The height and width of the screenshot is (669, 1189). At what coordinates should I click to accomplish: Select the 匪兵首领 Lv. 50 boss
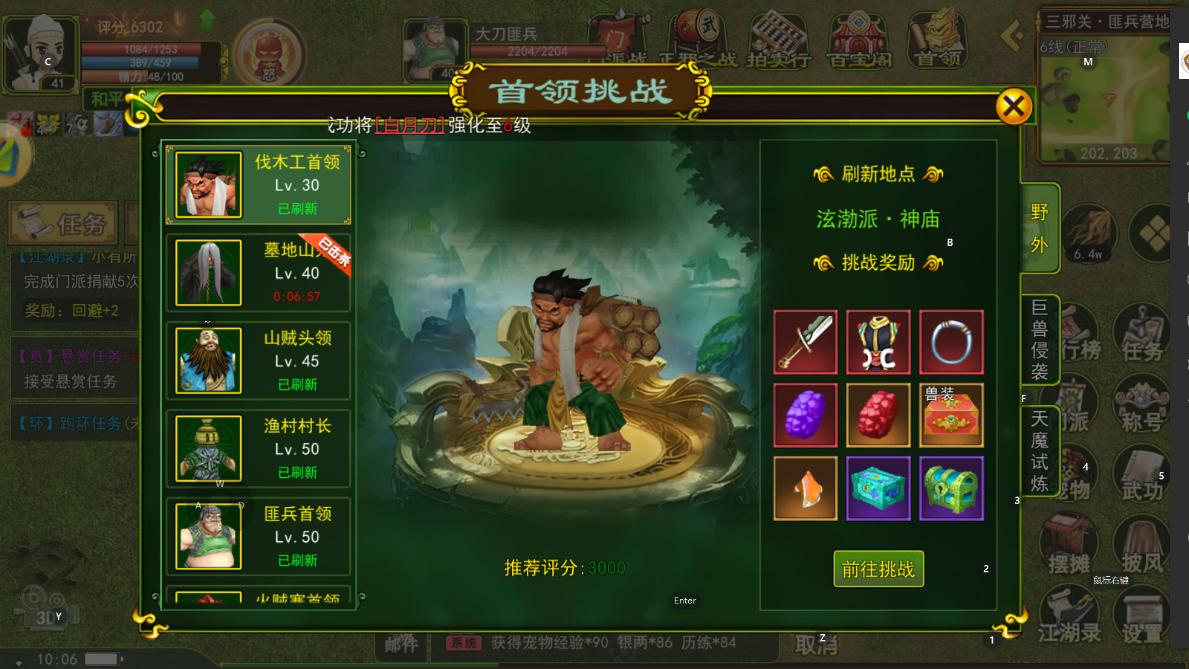258,536
